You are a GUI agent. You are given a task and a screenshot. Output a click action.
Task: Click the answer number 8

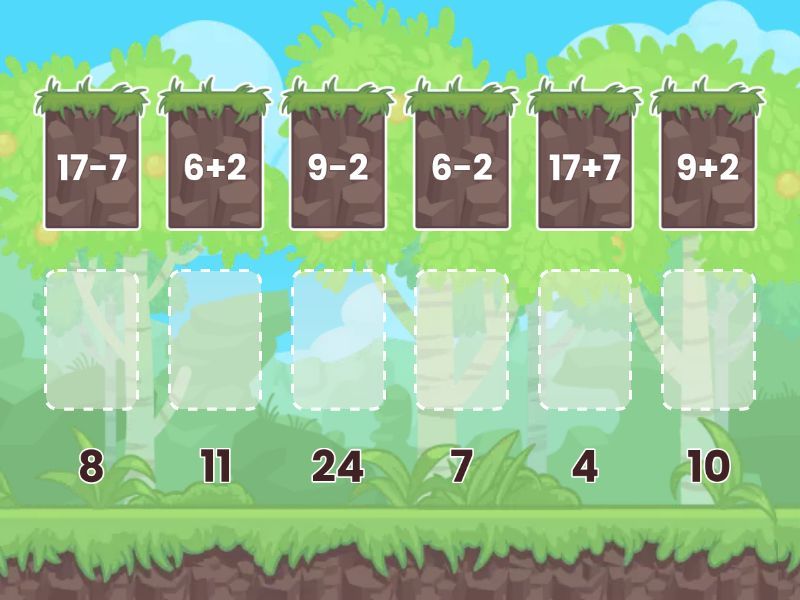pos(92,466)
